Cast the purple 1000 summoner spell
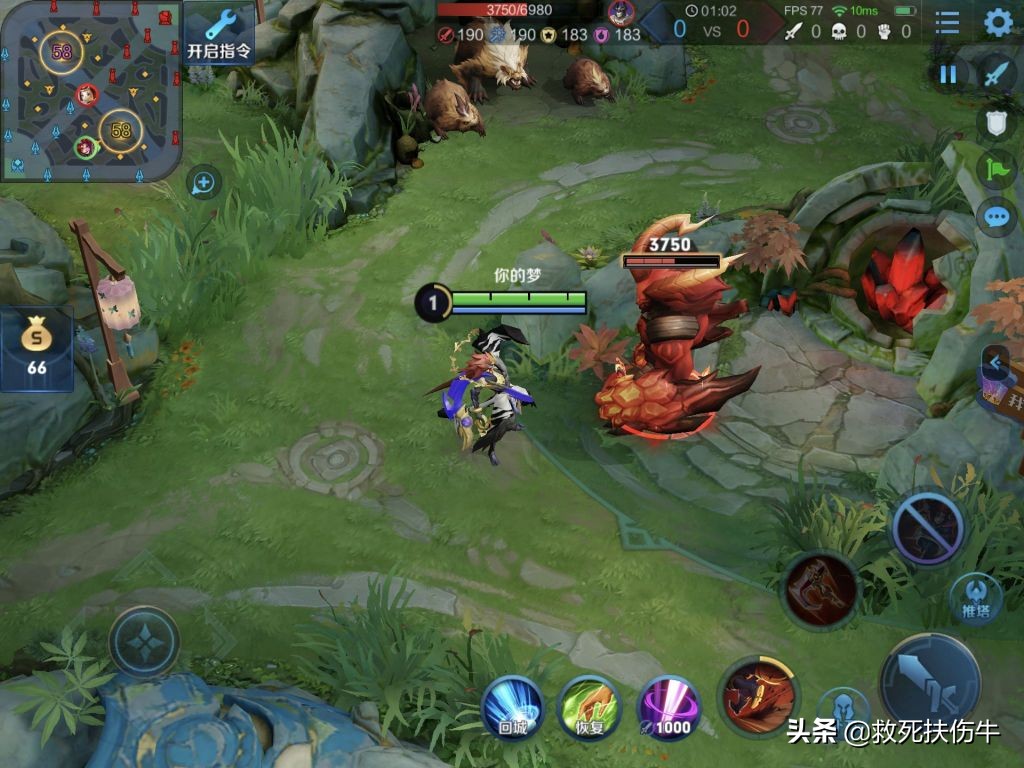 [x=668, y=707]
